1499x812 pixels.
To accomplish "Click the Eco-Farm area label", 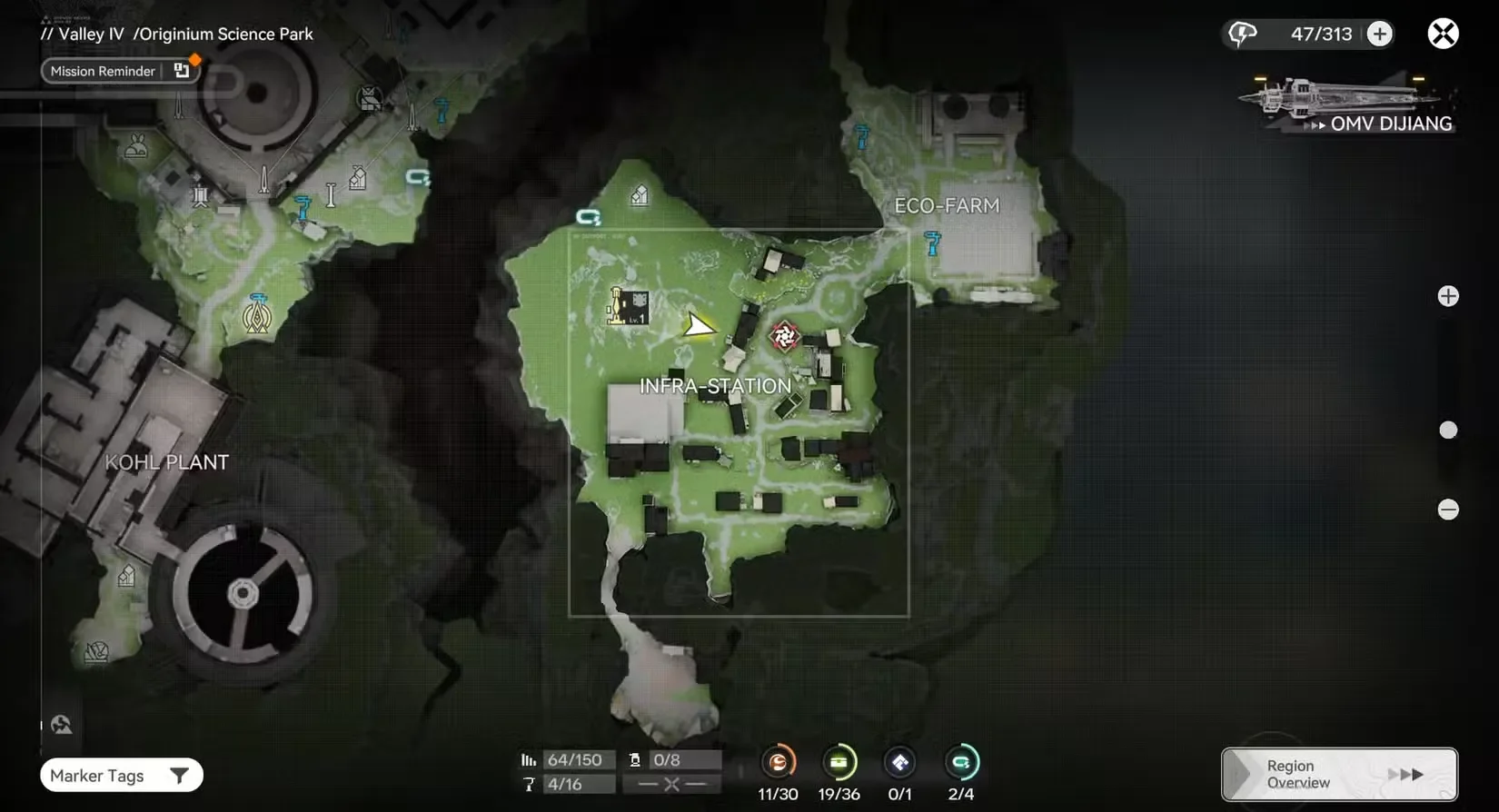I will [948, 205].
